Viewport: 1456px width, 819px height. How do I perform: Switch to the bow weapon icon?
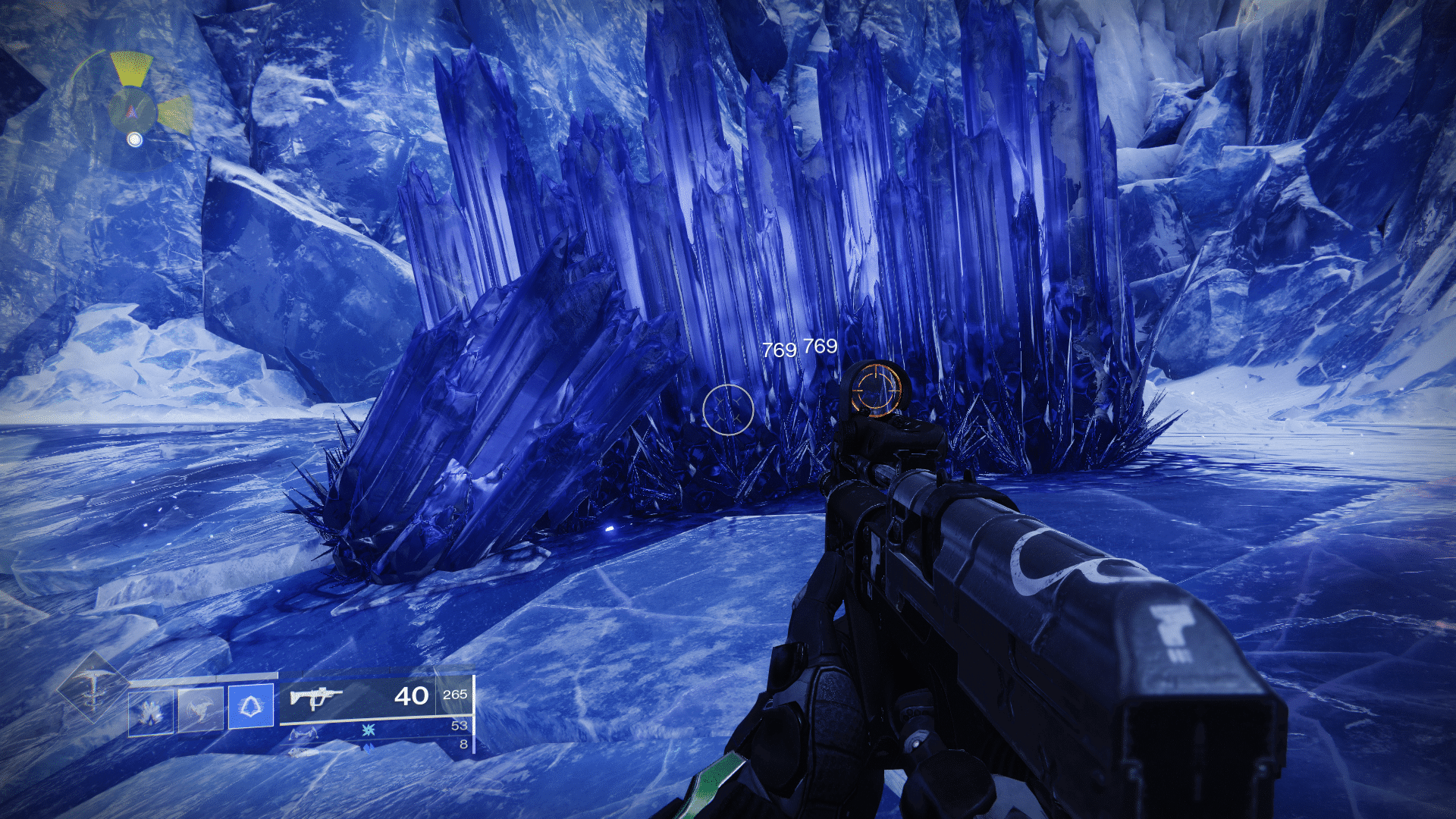pos(303,733)
